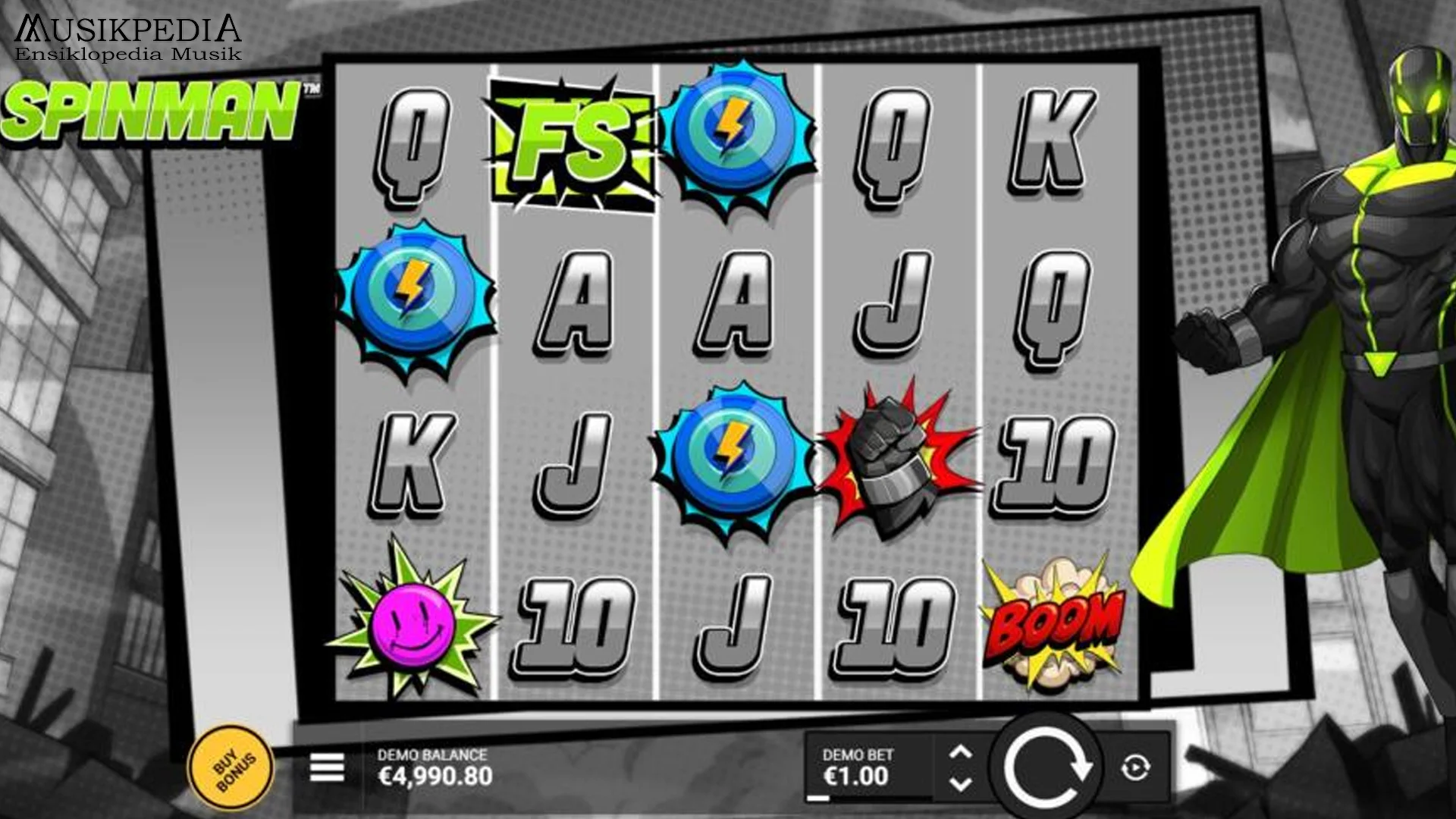
Task: Open the hamburger game menu
Action: [x=328, y=768]
